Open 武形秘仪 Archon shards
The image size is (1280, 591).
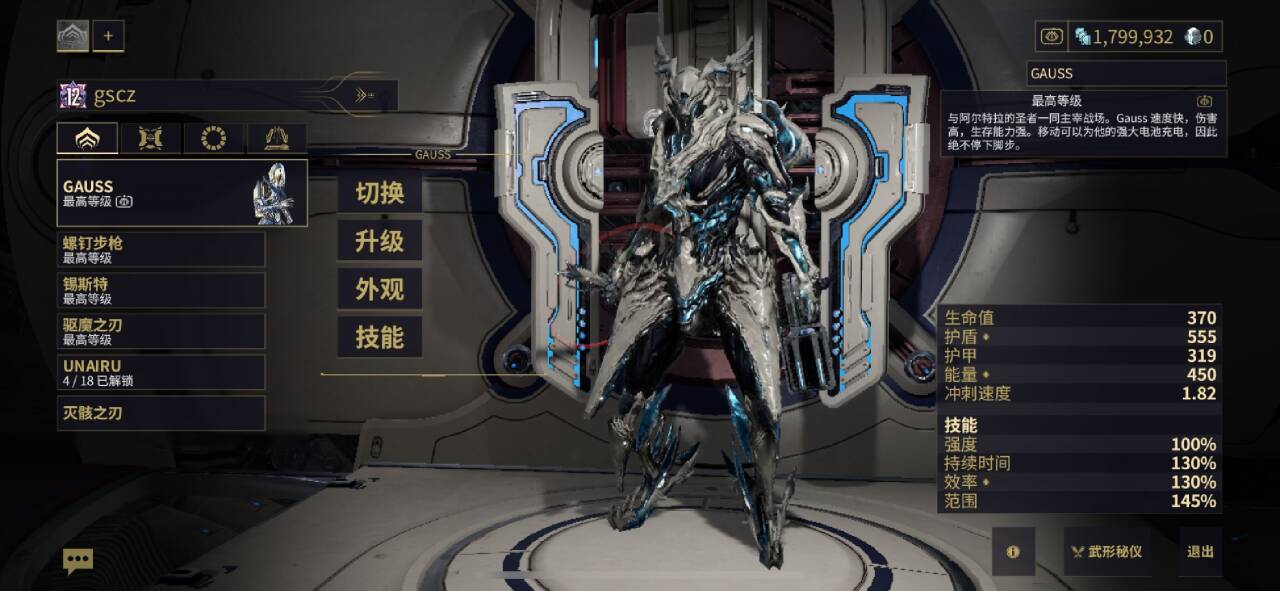tap(1107, 551)
